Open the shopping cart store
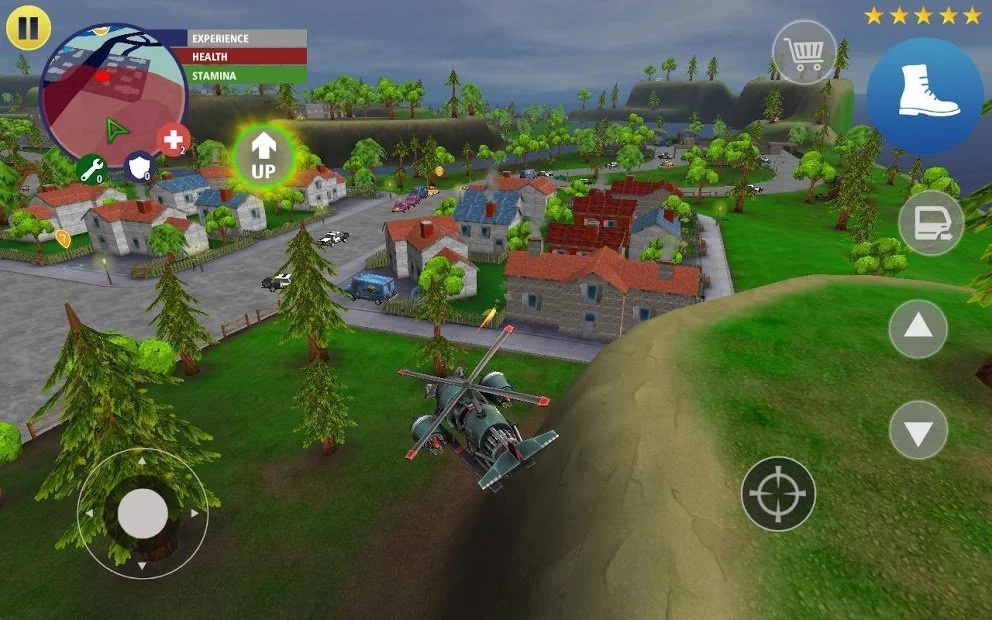Image resolution: width=992 pixels, height=620 pixels. pyautogui.click(x=804, y=51)
